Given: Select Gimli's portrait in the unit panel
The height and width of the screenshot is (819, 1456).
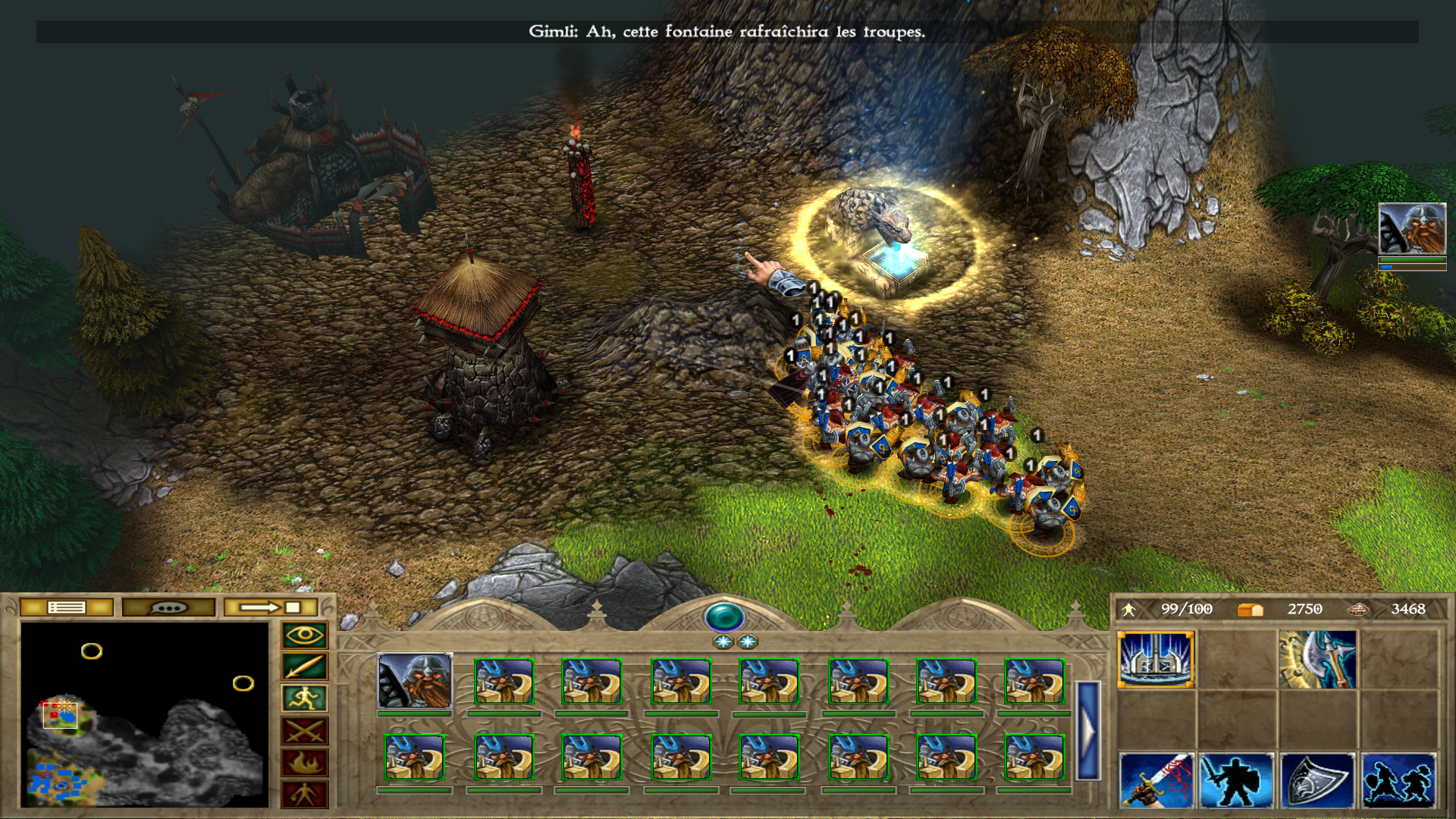Looking at the screenshot, I should pos(414,681).
